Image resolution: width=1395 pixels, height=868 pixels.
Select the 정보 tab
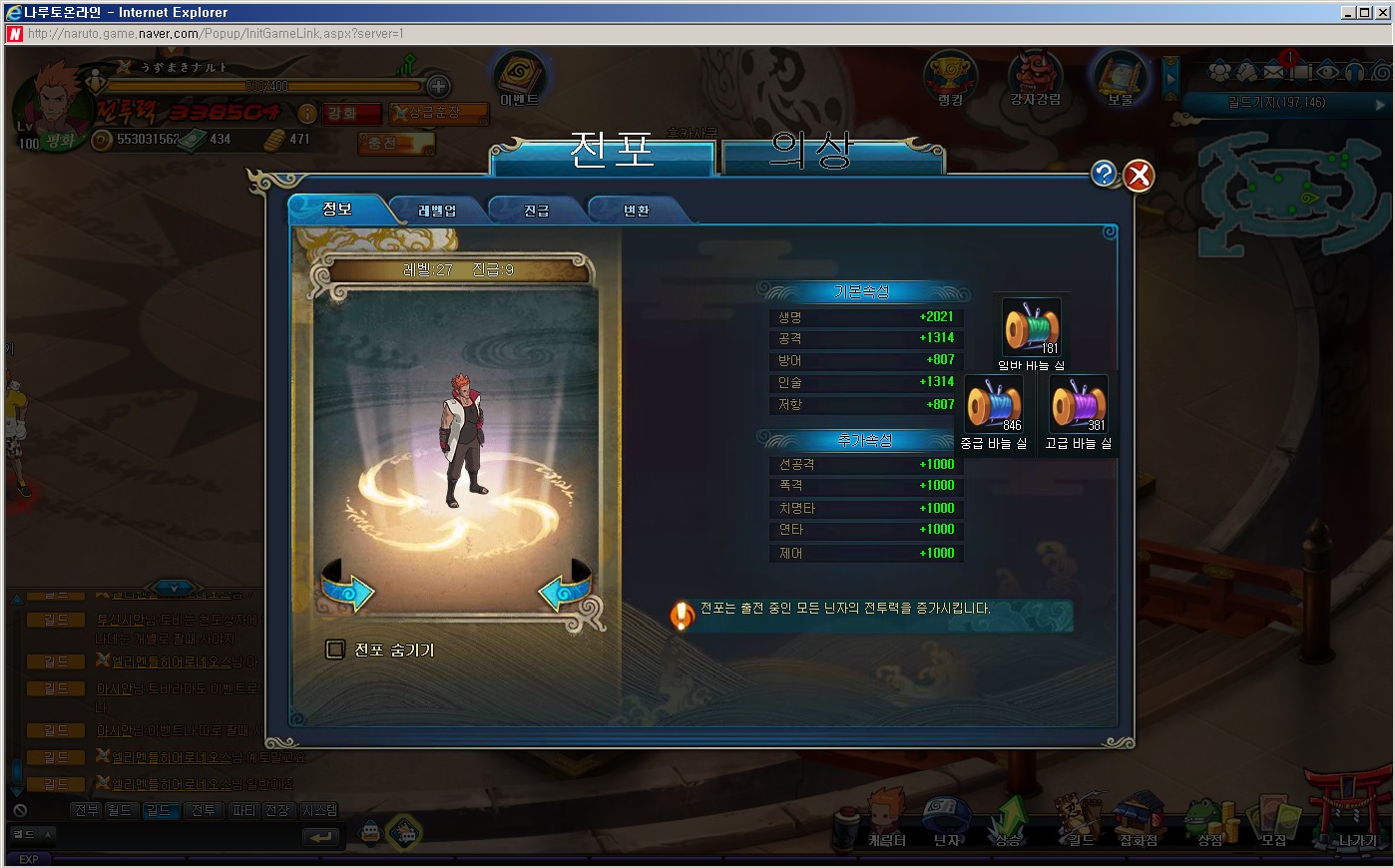337,210
